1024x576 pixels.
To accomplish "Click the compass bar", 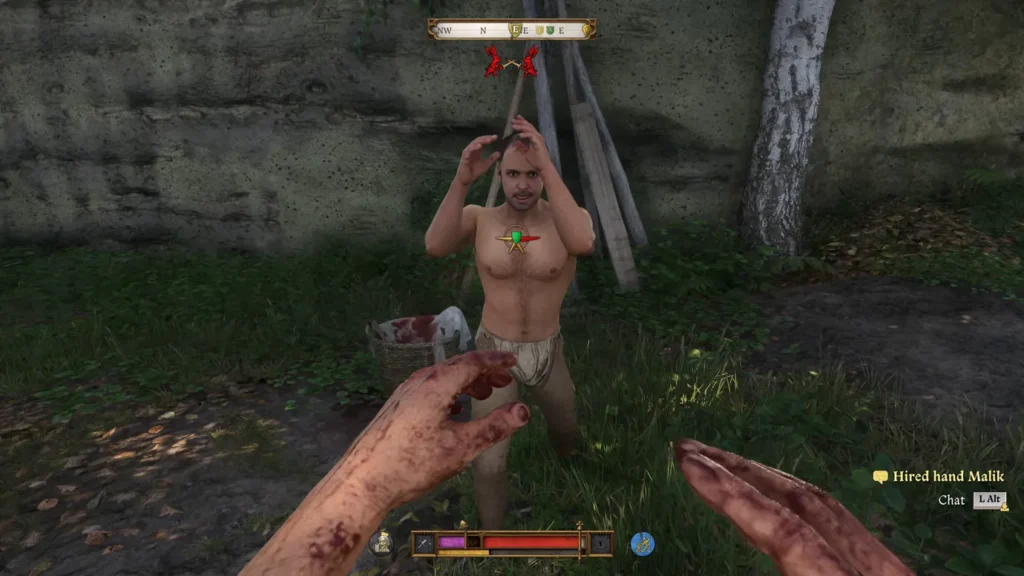I will pyautogui.click(x=512, y=30).
